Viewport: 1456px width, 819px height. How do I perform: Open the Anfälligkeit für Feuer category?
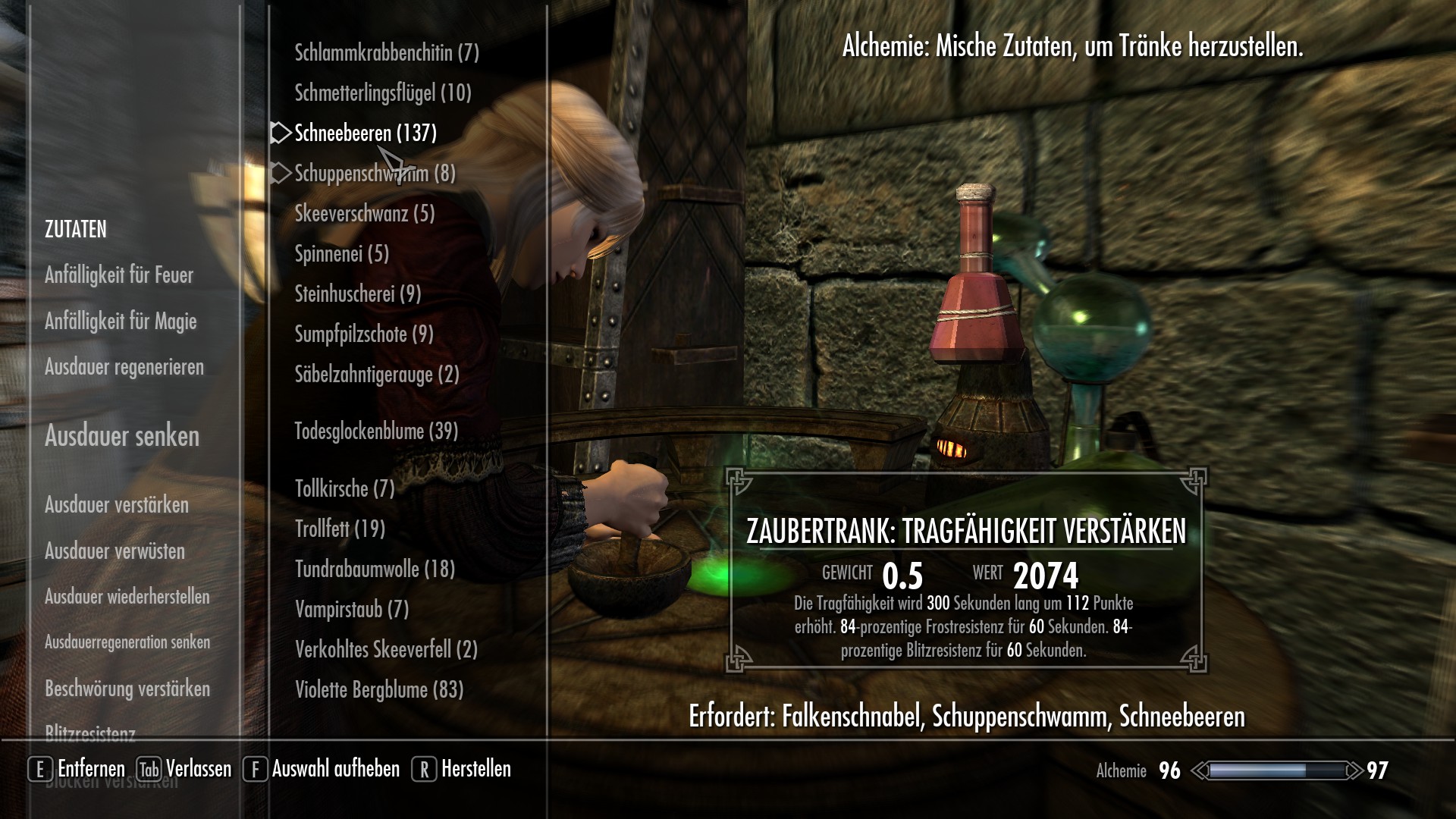tap(119, 275)
